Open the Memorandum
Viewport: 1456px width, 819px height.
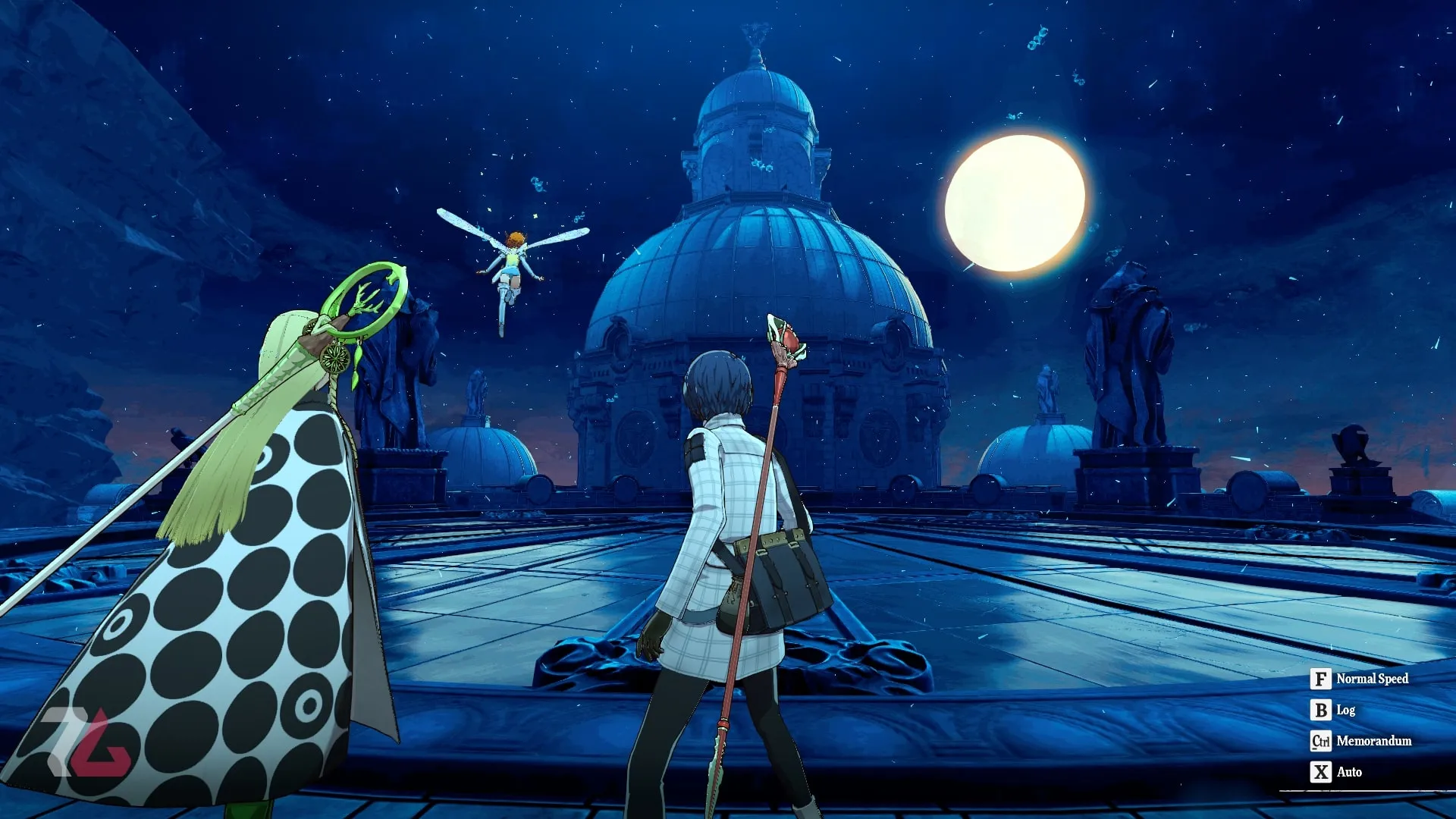[x=1360, y=741]
